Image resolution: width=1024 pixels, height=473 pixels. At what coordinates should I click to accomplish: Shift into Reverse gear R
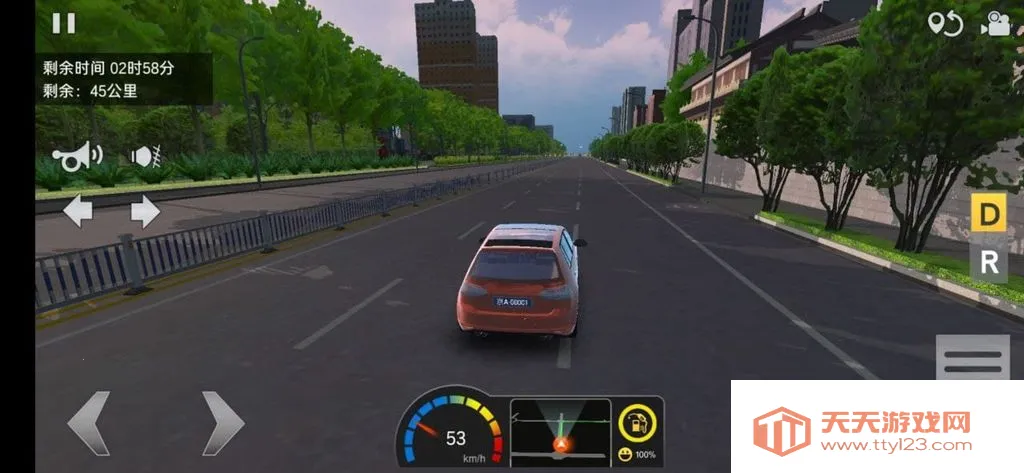point(989,263)
